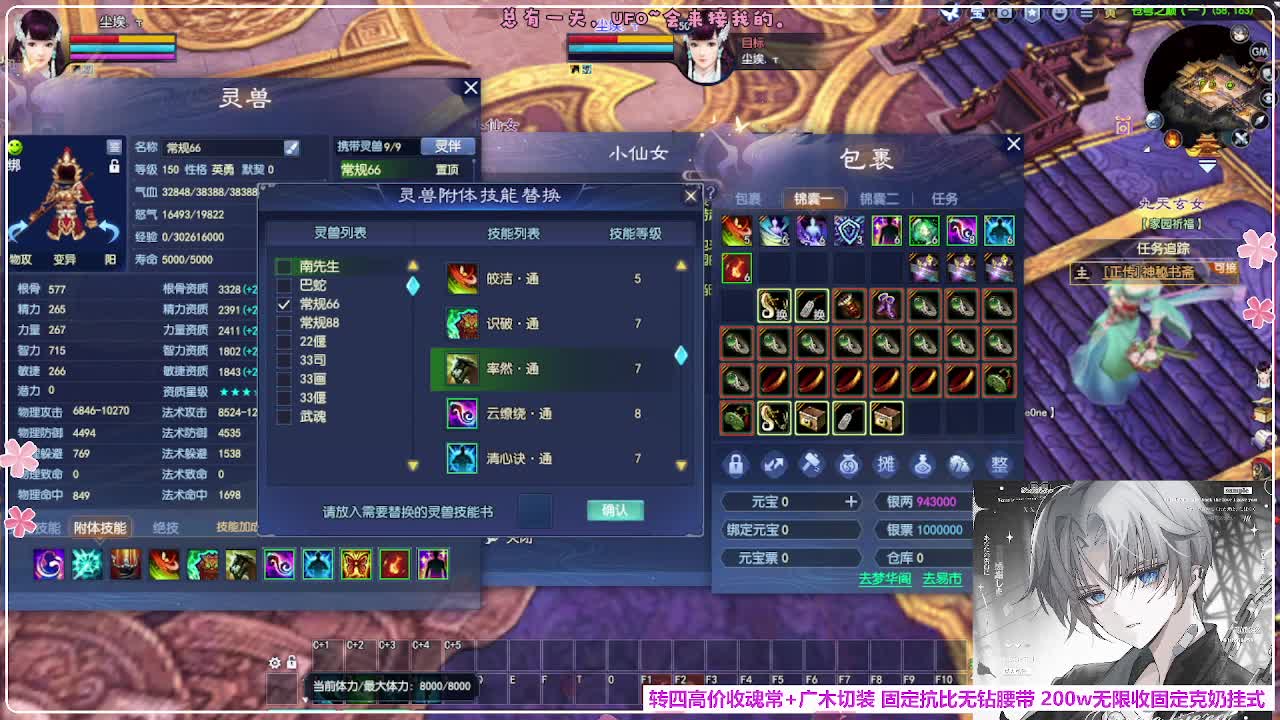Image resolution: width=1280 pixels, height=720 pixels.
Task: Click the 皎洁·通 skill icon in the skill list
Action: pos(462,277)
